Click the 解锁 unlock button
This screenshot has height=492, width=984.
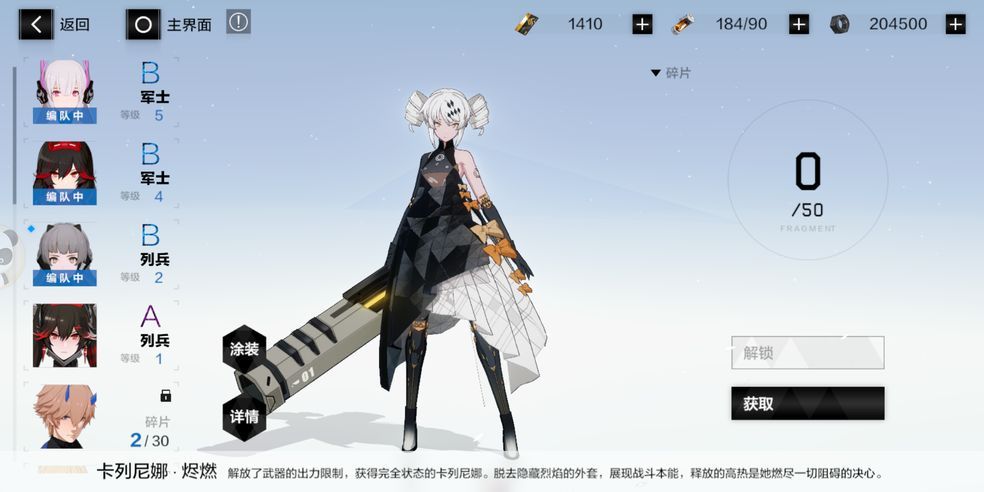807,353
